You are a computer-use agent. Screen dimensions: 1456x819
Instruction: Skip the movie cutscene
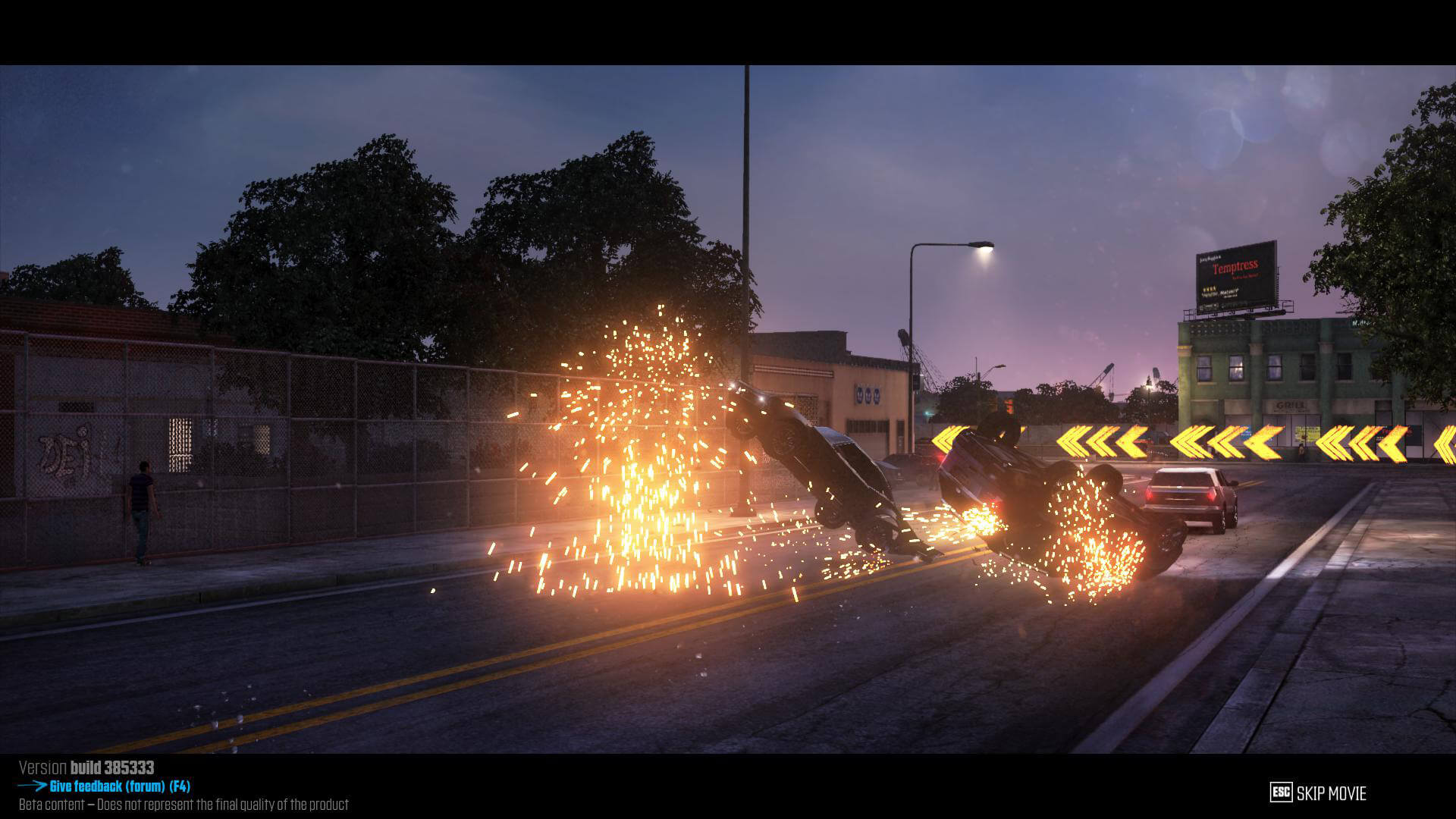click(1318, 793)
